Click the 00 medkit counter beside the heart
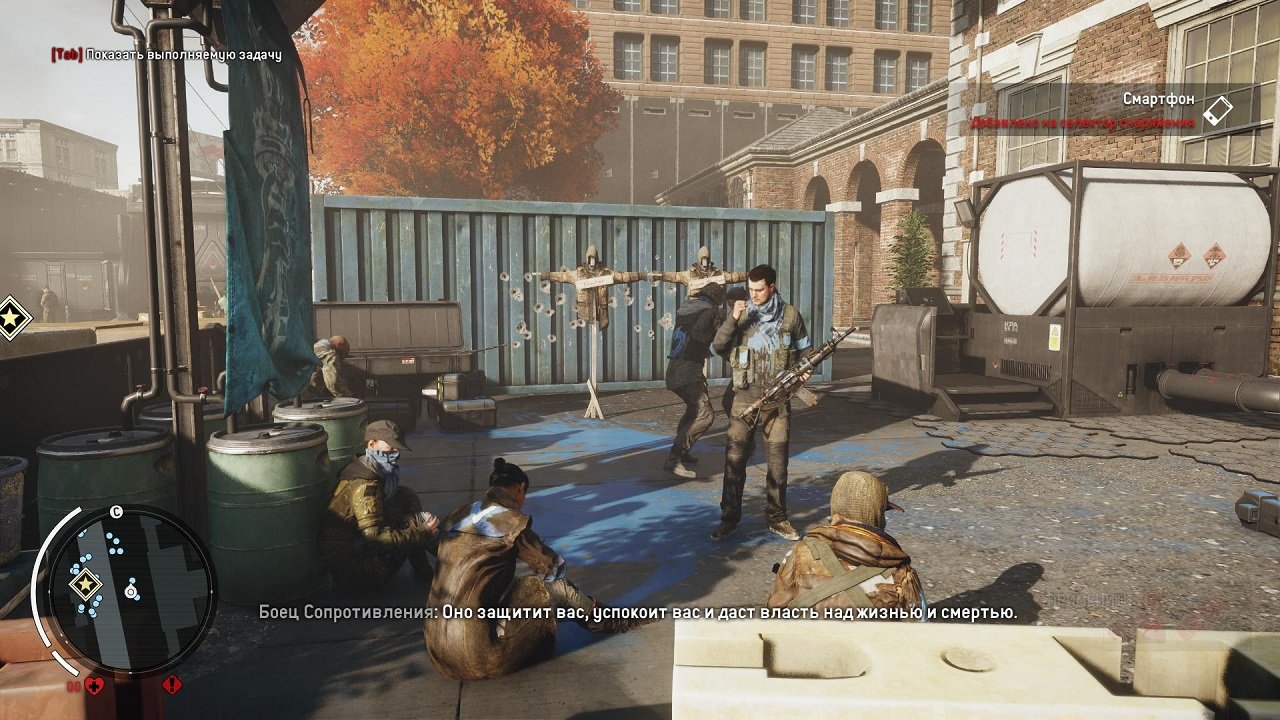The height and width of the screenshot is (720, 1280). point(73,686)
